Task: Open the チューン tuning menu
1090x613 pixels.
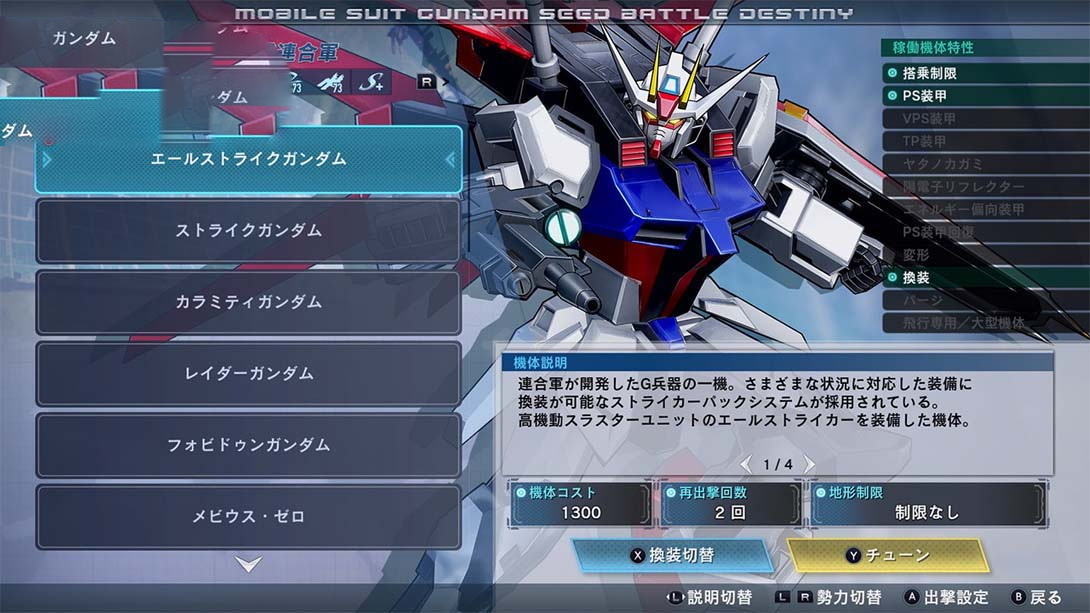Action: (x=887, y=556)
